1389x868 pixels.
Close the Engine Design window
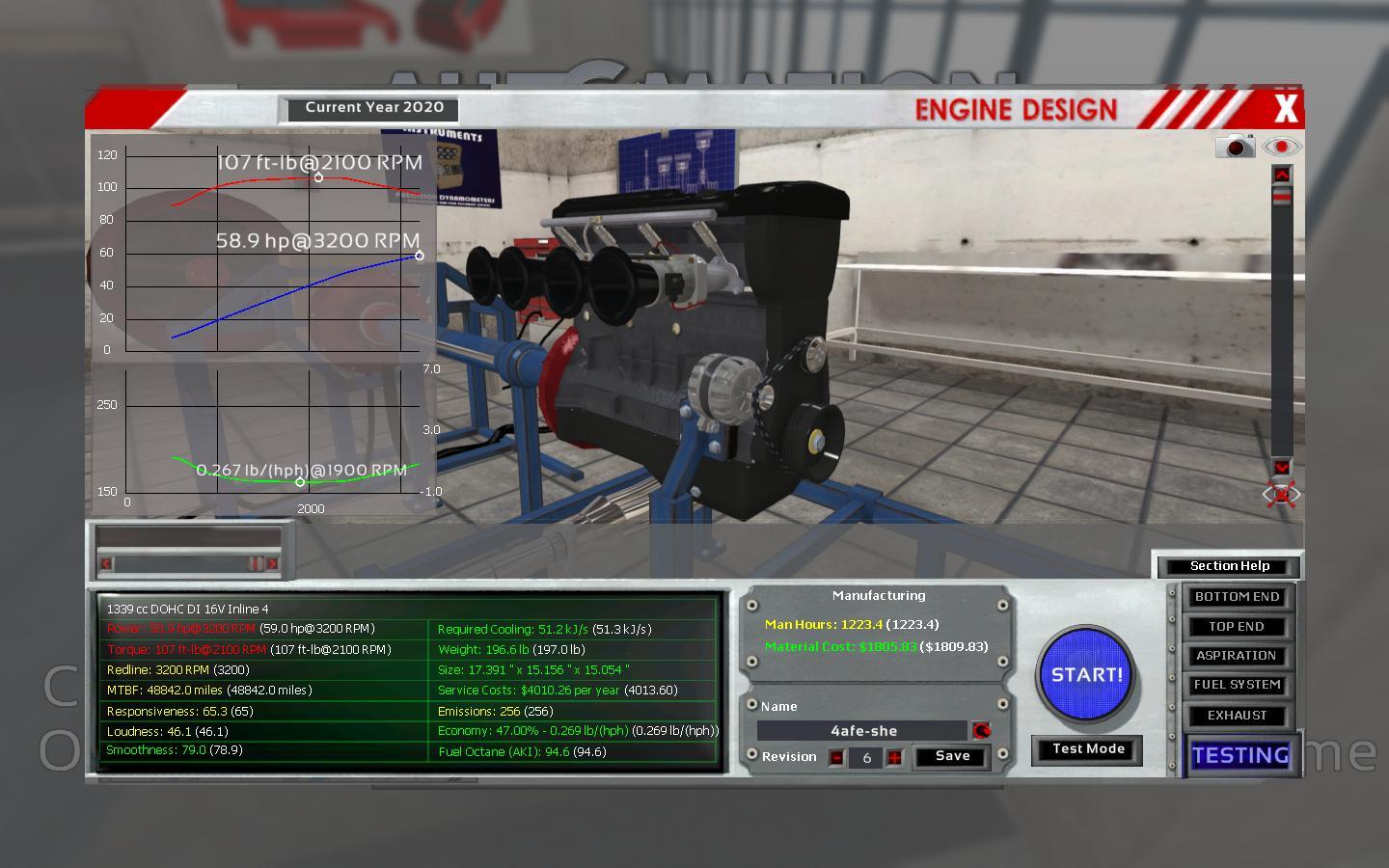(1286, 109)
